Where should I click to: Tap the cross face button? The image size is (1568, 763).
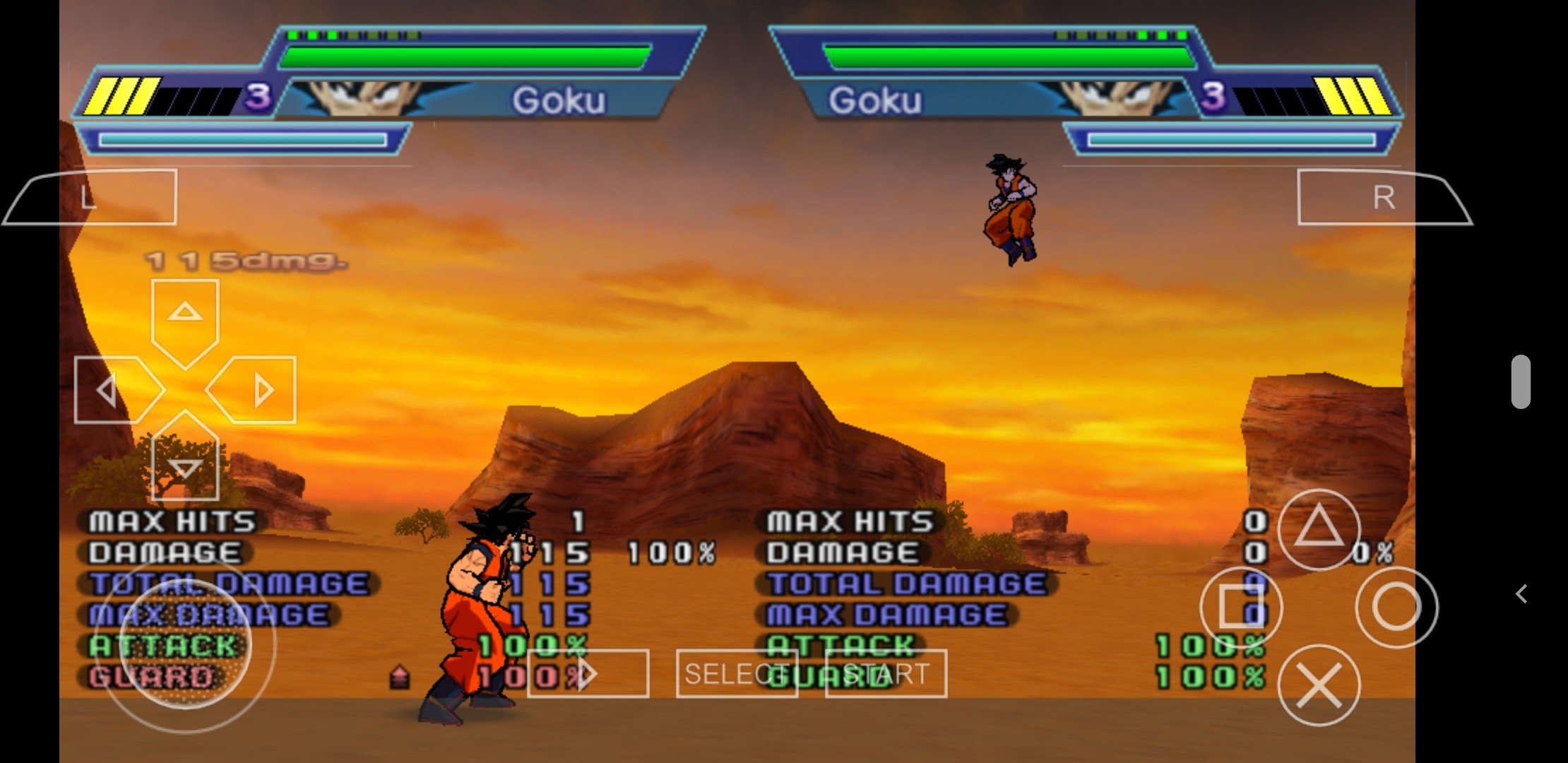[x=1319, y=685]
